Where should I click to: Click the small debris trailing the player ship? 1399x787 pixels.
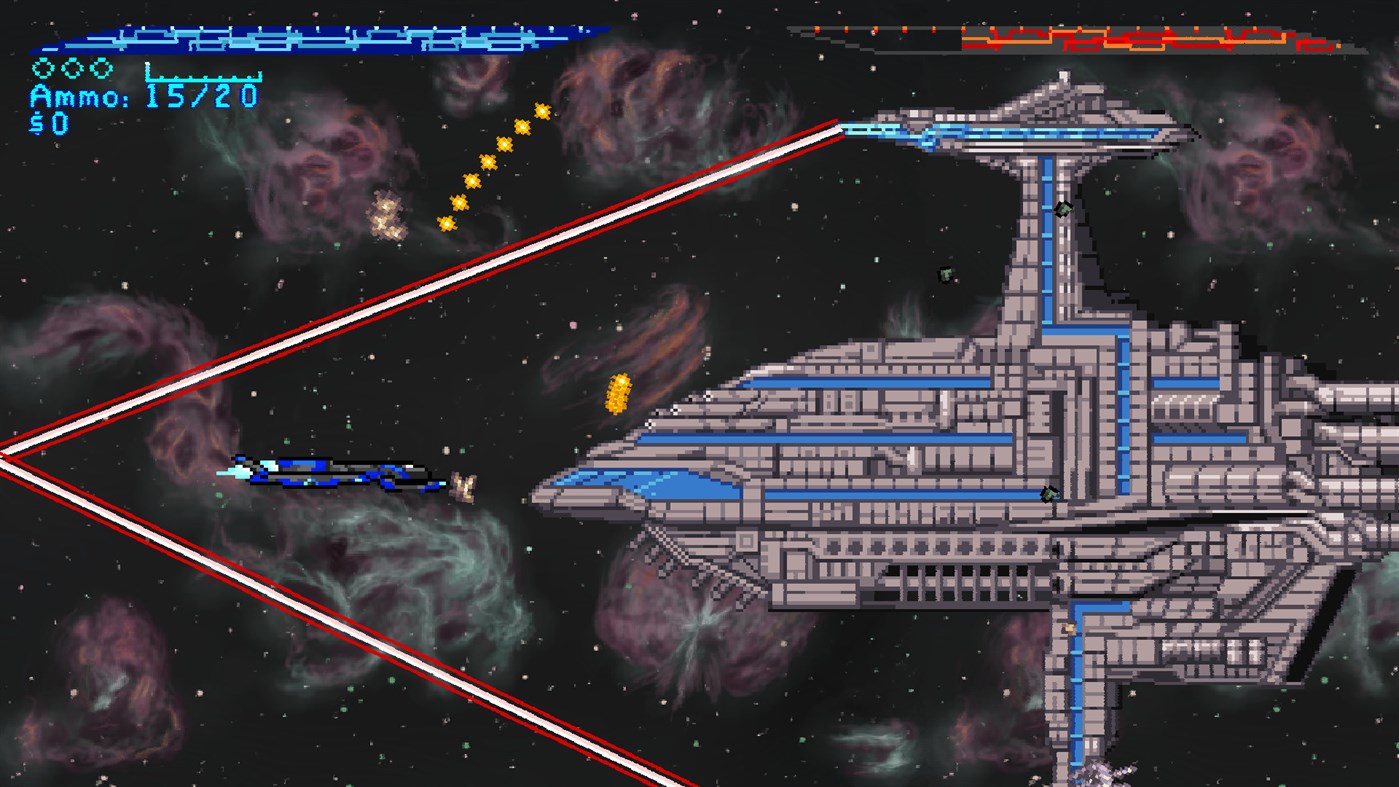[x=462, y=487]
